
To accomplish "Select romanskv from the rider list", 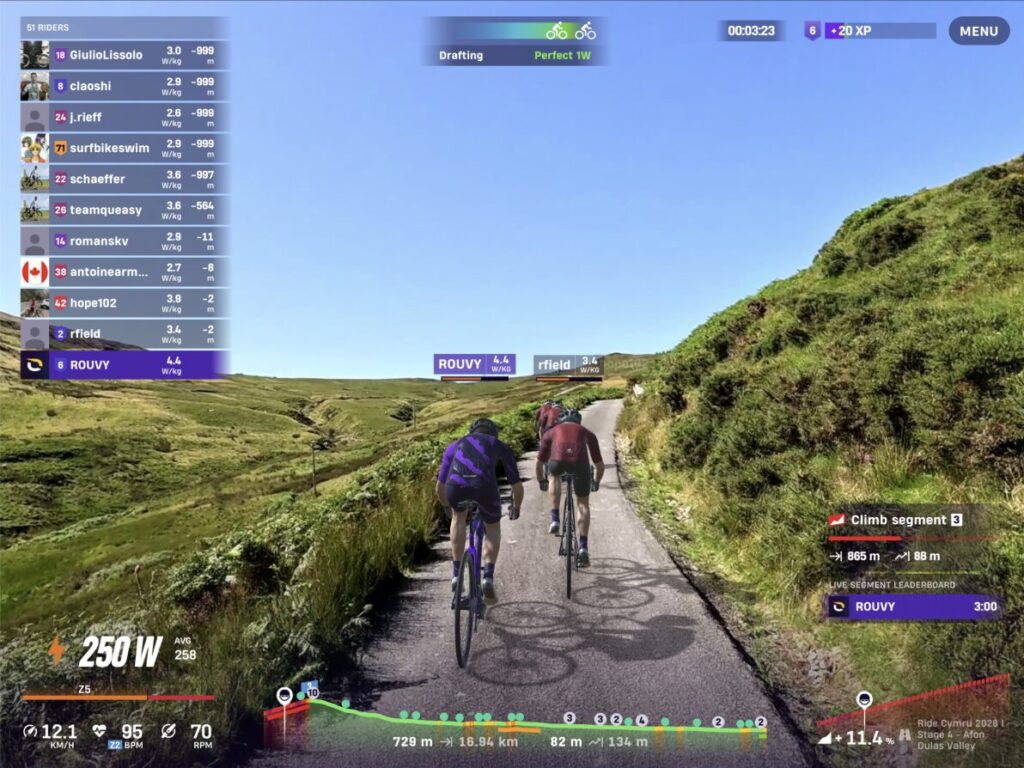I will click(x=124, y=241).
